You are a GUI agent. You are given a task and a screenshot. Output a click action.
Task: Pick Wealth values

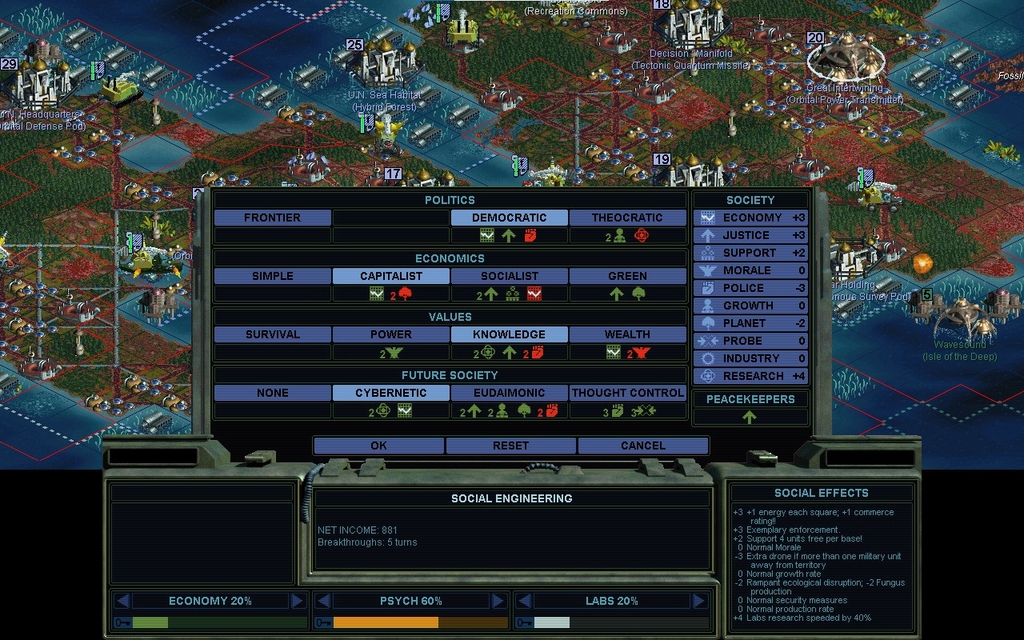coord(627,334)
